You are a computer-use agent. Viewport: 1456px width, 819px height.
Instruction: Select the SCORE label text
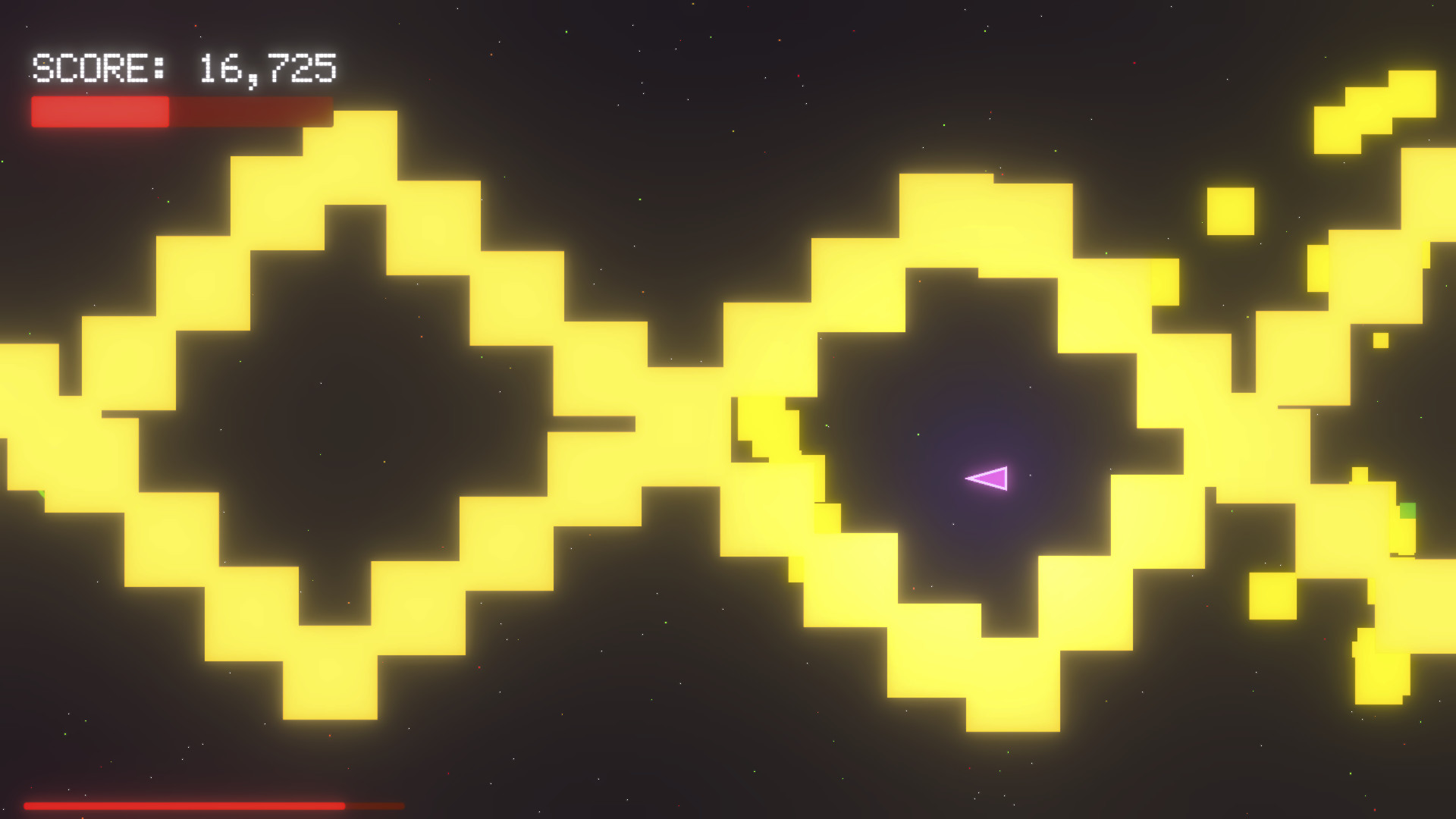99,68
